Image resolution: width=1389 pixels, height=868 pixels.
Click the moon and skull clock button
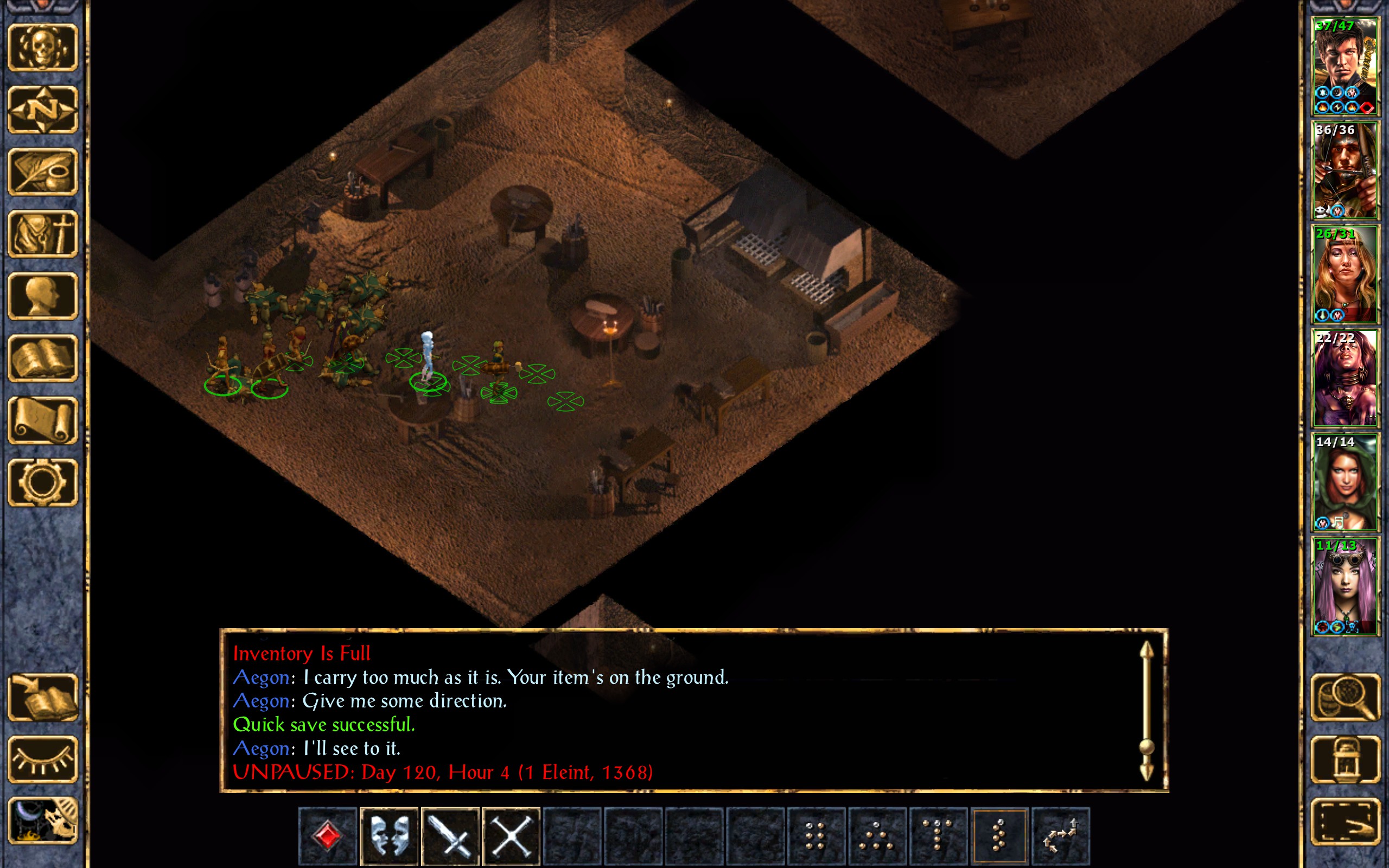tap(42, 821)
